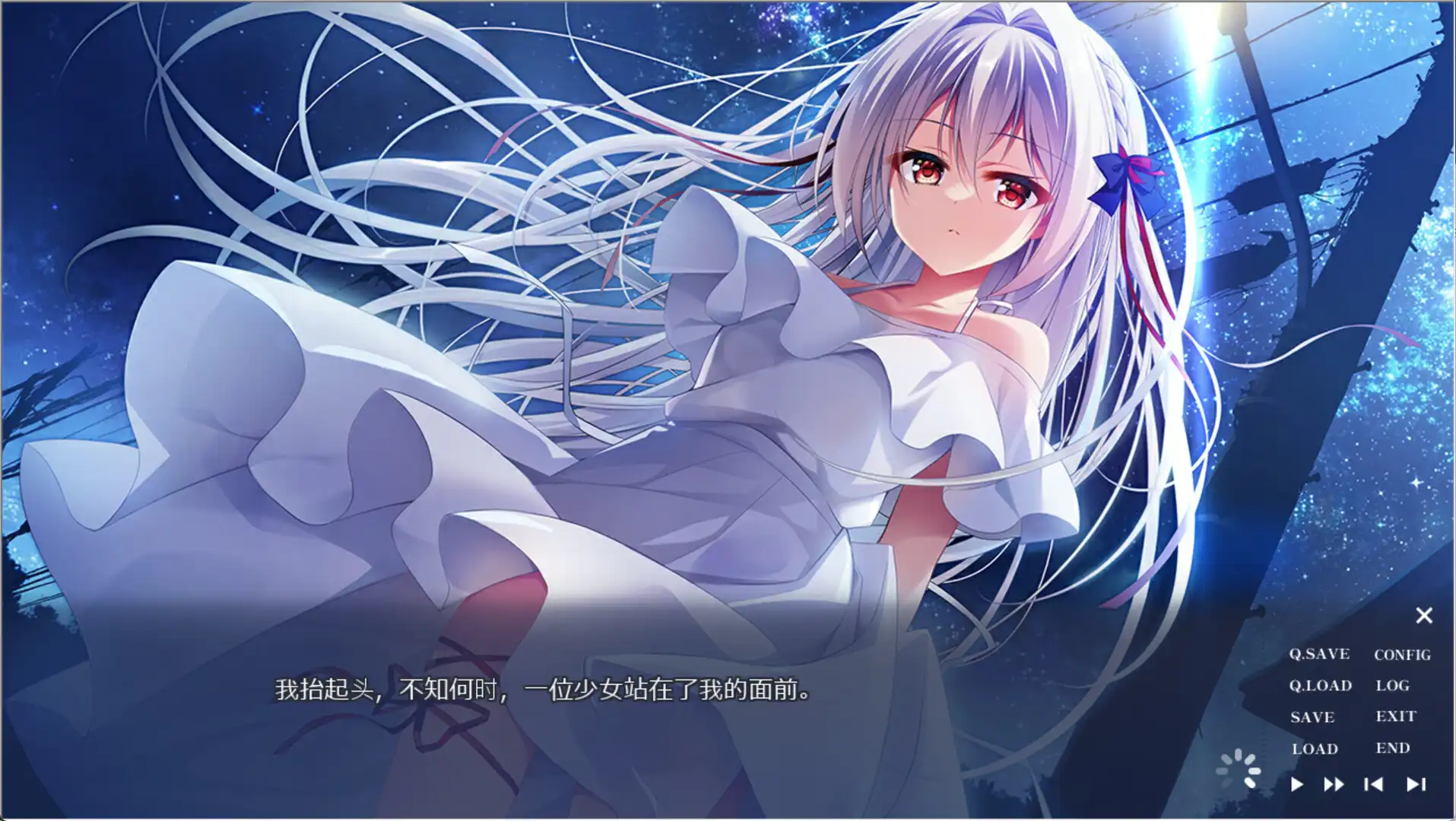Quick load using Q.LOAD

pos(1320,685)
